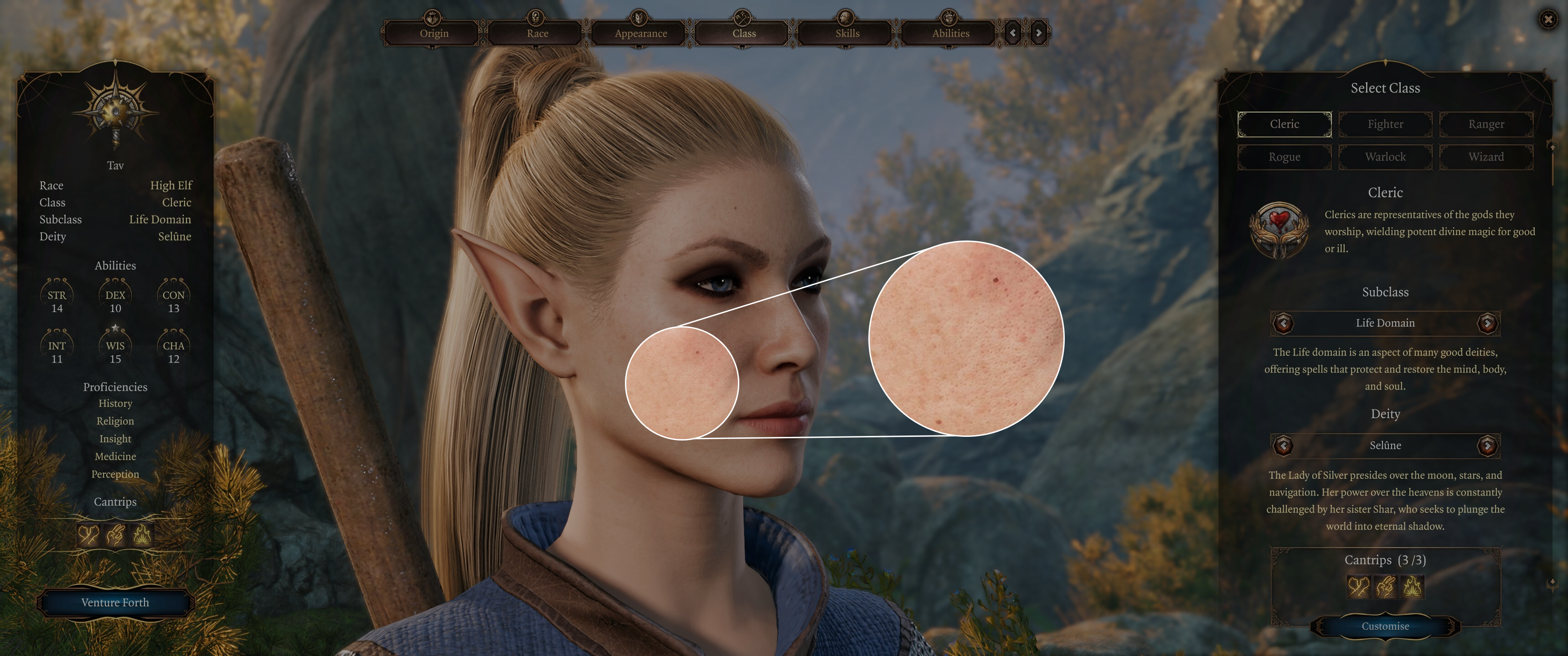This screenshot has height=656, width=1568.
Task: Select the Rogue class
Action: click(x=1284, y=157)
